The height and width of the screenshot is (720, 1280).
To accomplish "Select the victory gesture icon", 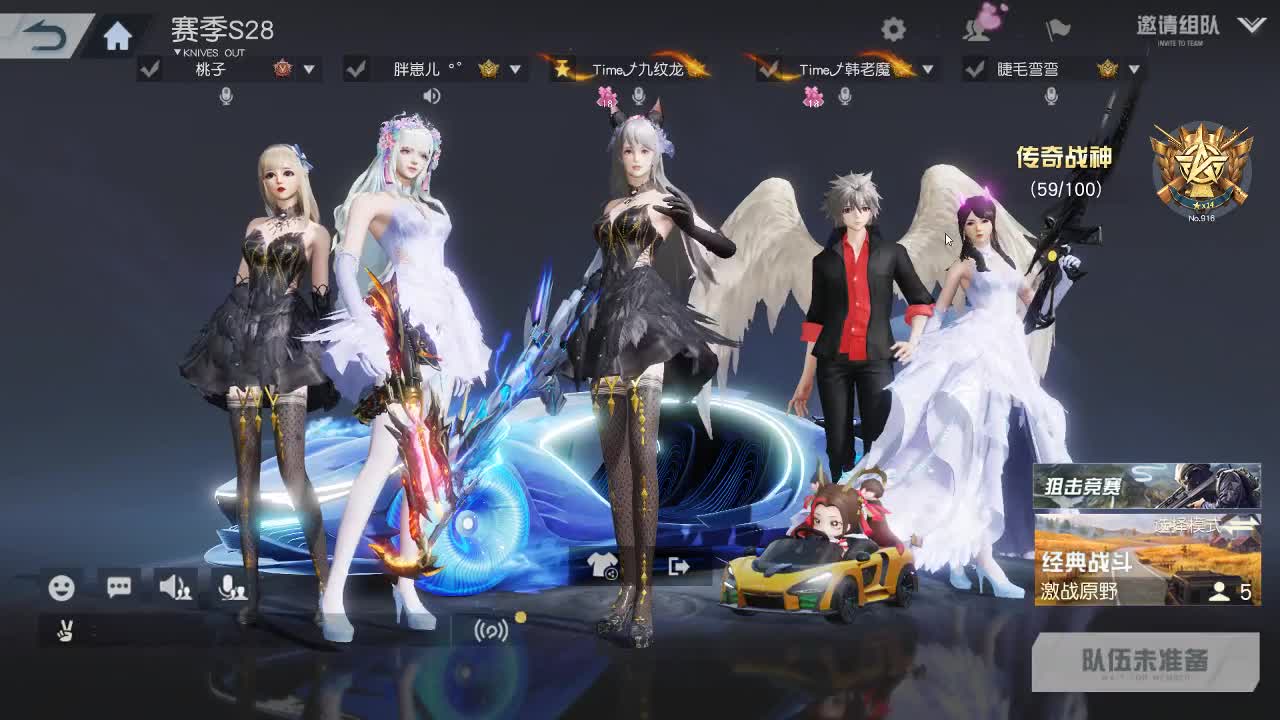I will [x=64, y=630].
